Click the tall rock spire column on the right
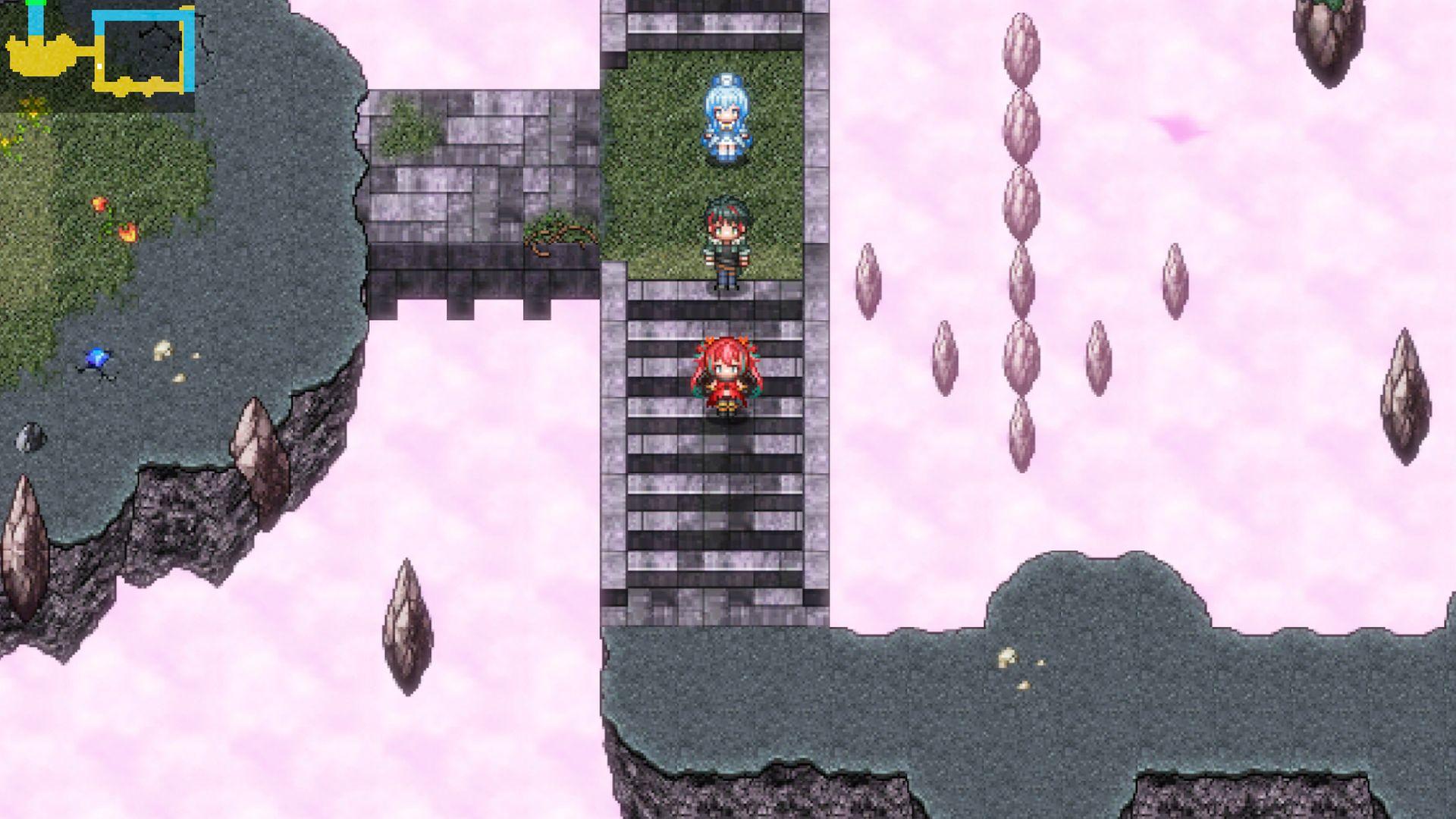 (x=1020, y=227)
